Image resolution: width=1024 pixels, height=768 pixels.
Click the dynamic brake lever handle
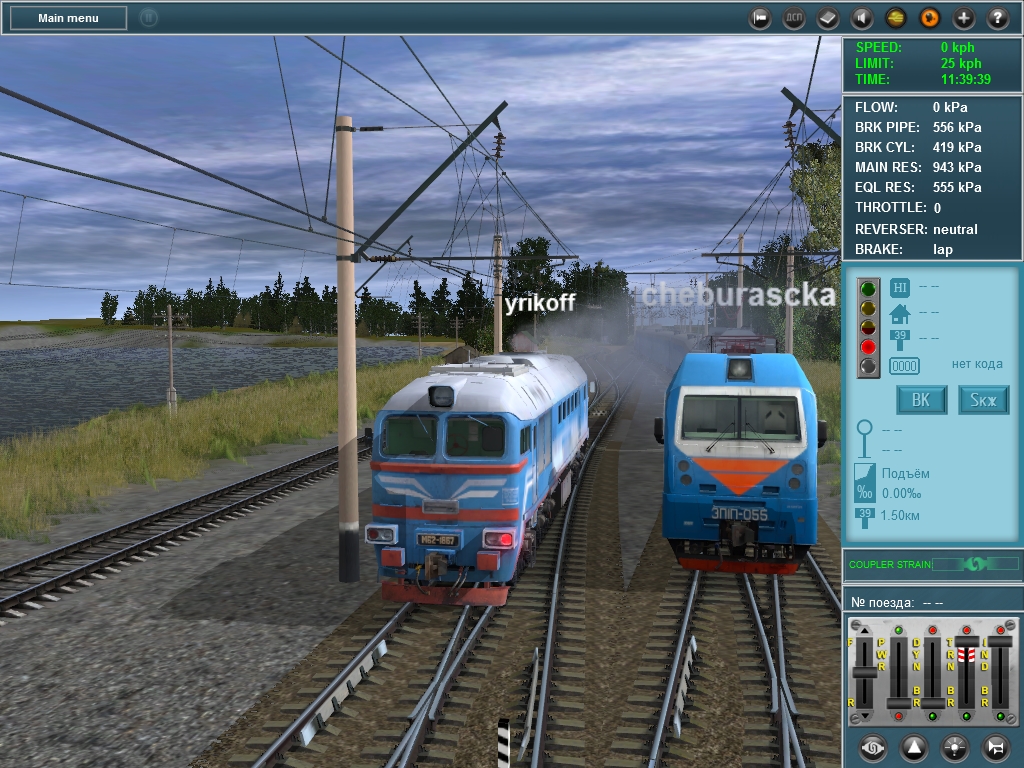[932, 702]
